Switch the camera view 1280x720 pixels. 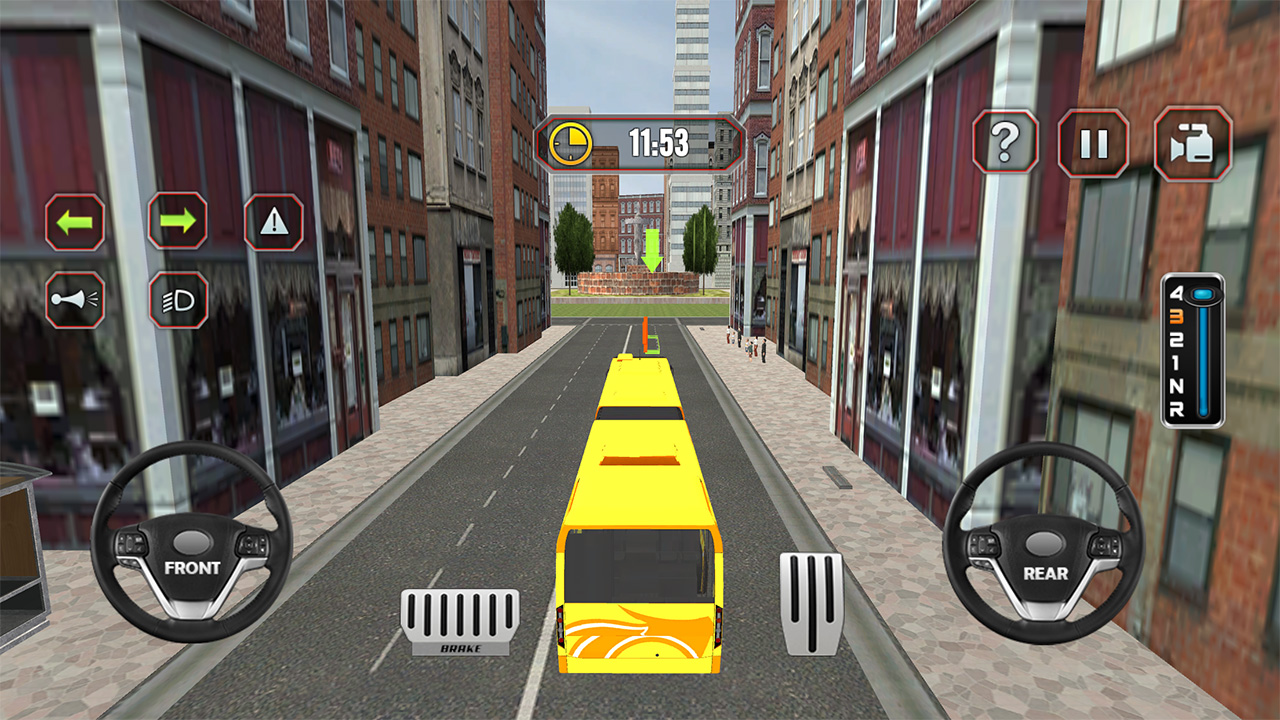pos(1190,144)
